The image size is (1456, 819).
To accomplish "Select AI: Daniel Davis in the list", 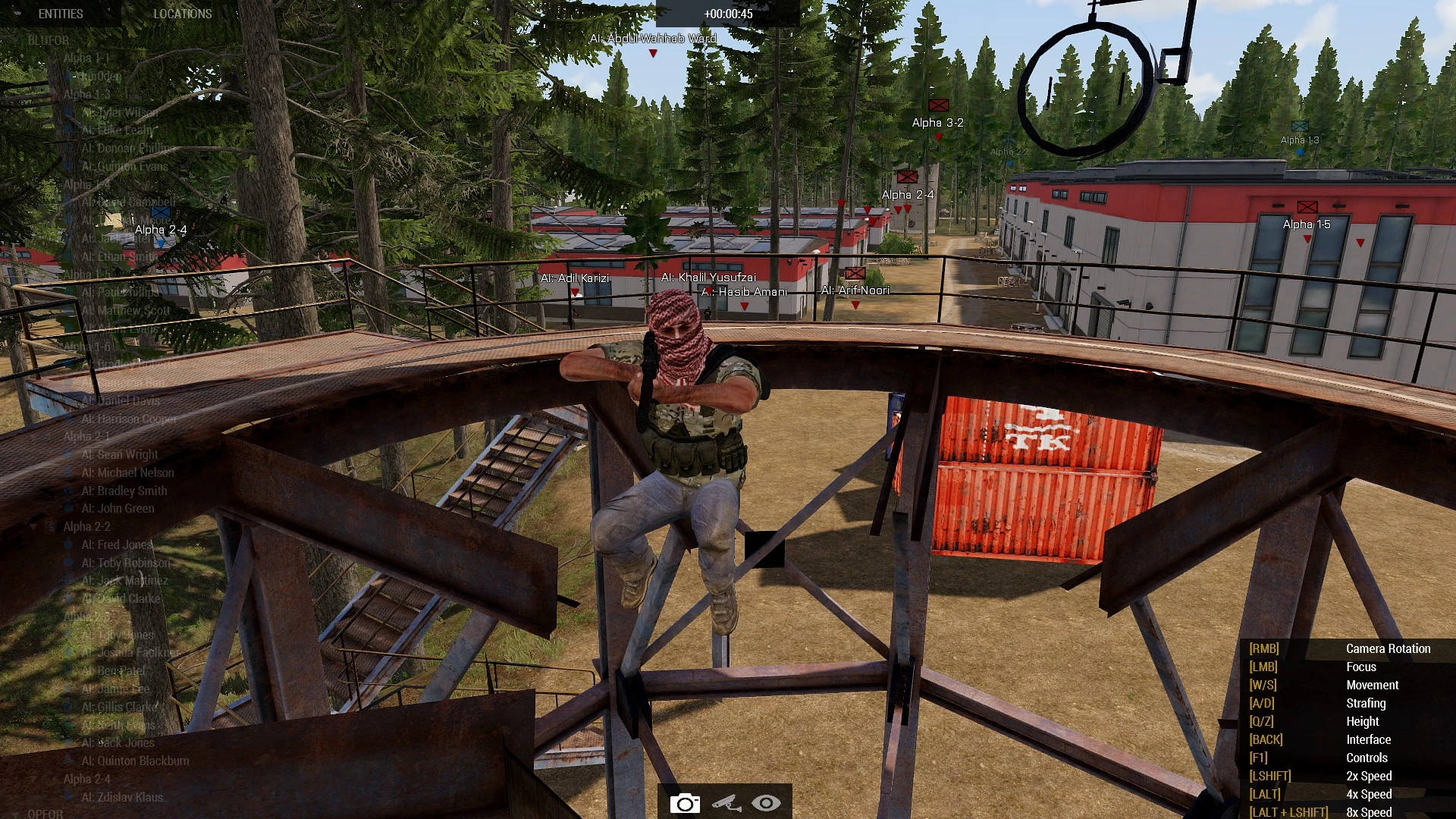I will point(121,400).
